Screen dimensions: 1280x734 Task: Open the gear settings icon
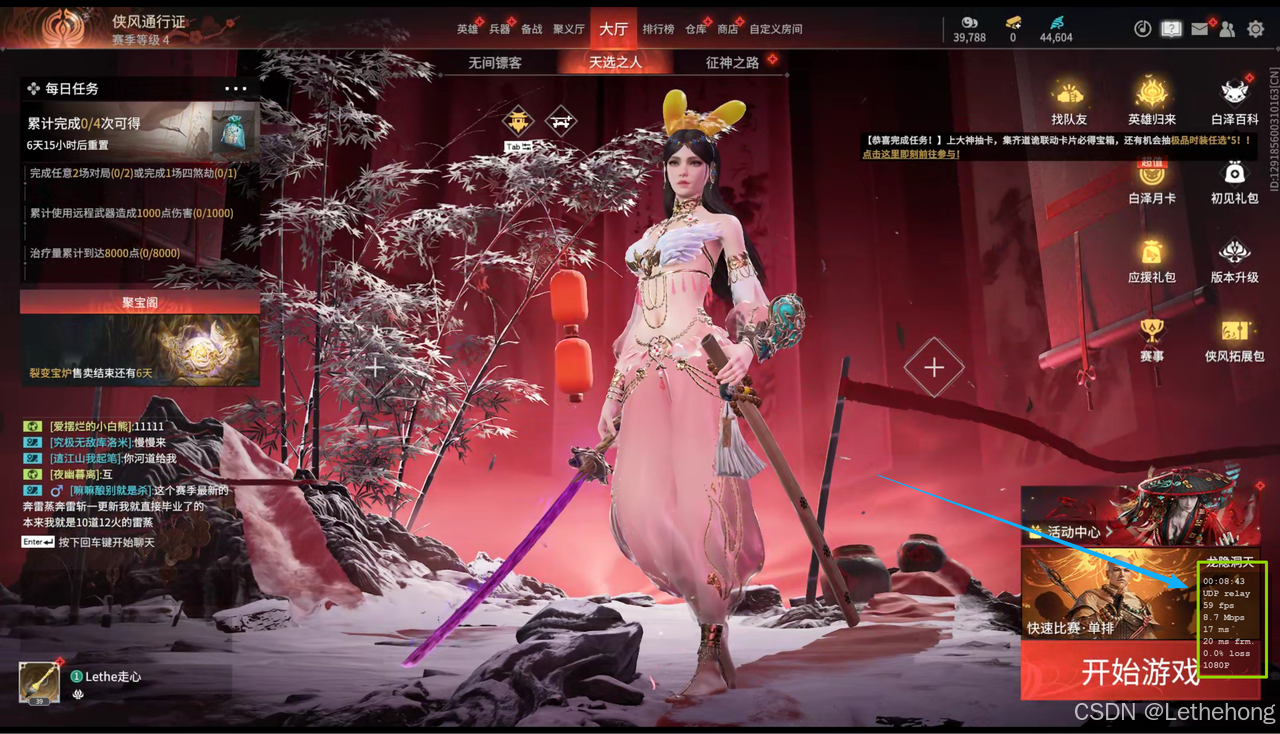point(1256,29)
